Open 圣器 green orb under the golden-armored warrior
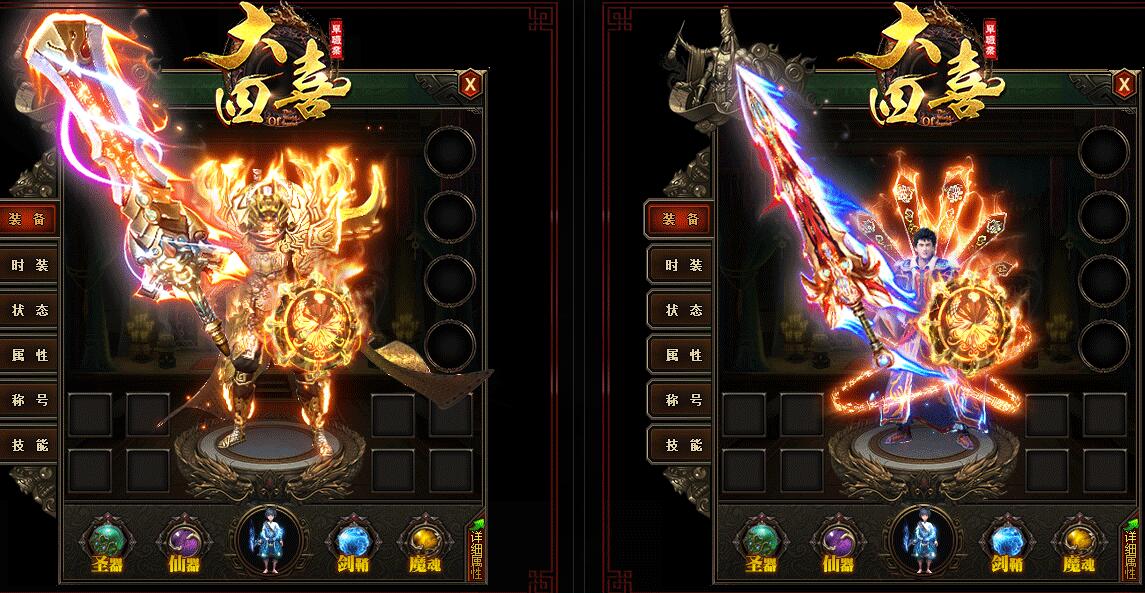The image size is (1145, 593). [107, 542]
